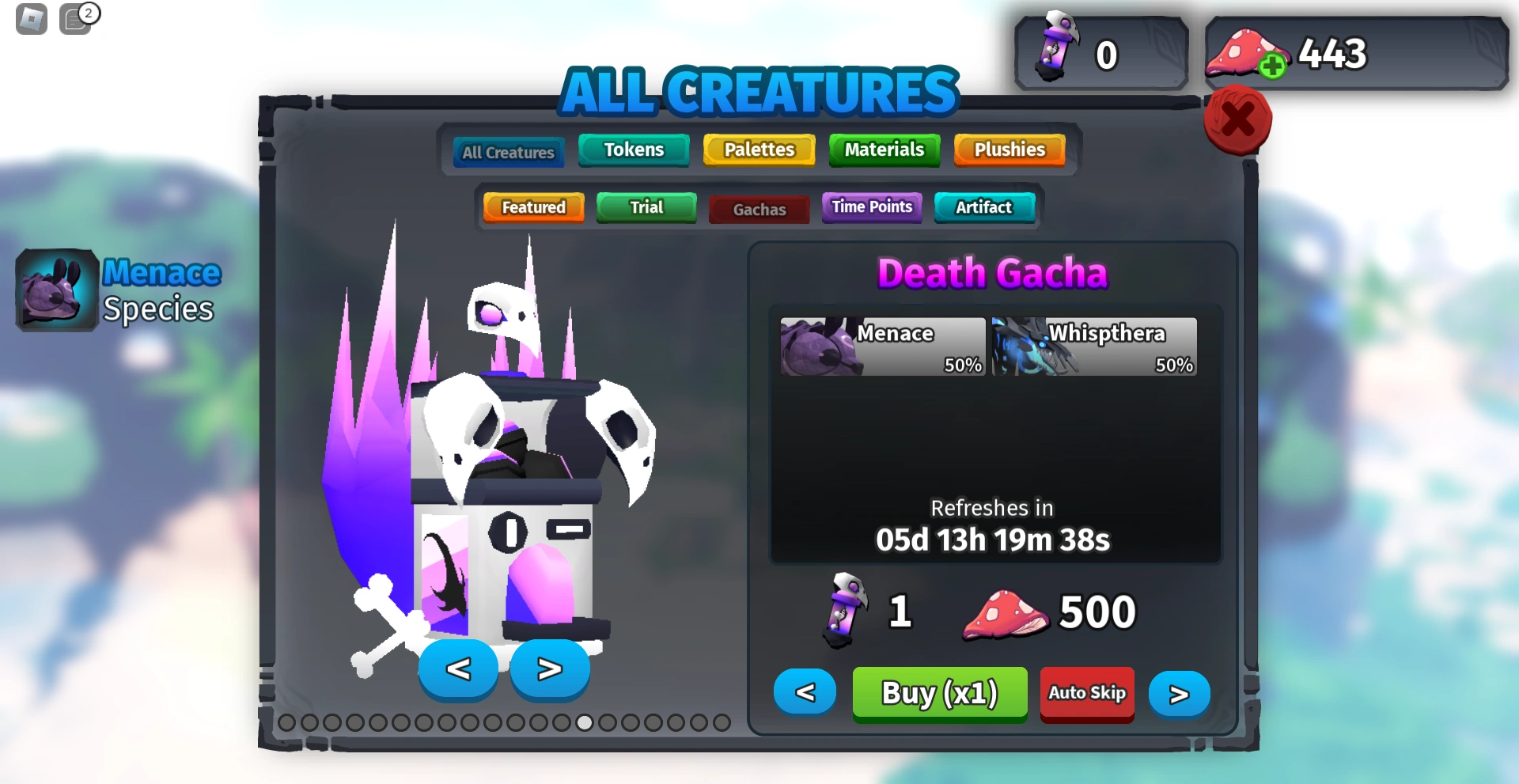Open the Artifact section

click(983, 207)
